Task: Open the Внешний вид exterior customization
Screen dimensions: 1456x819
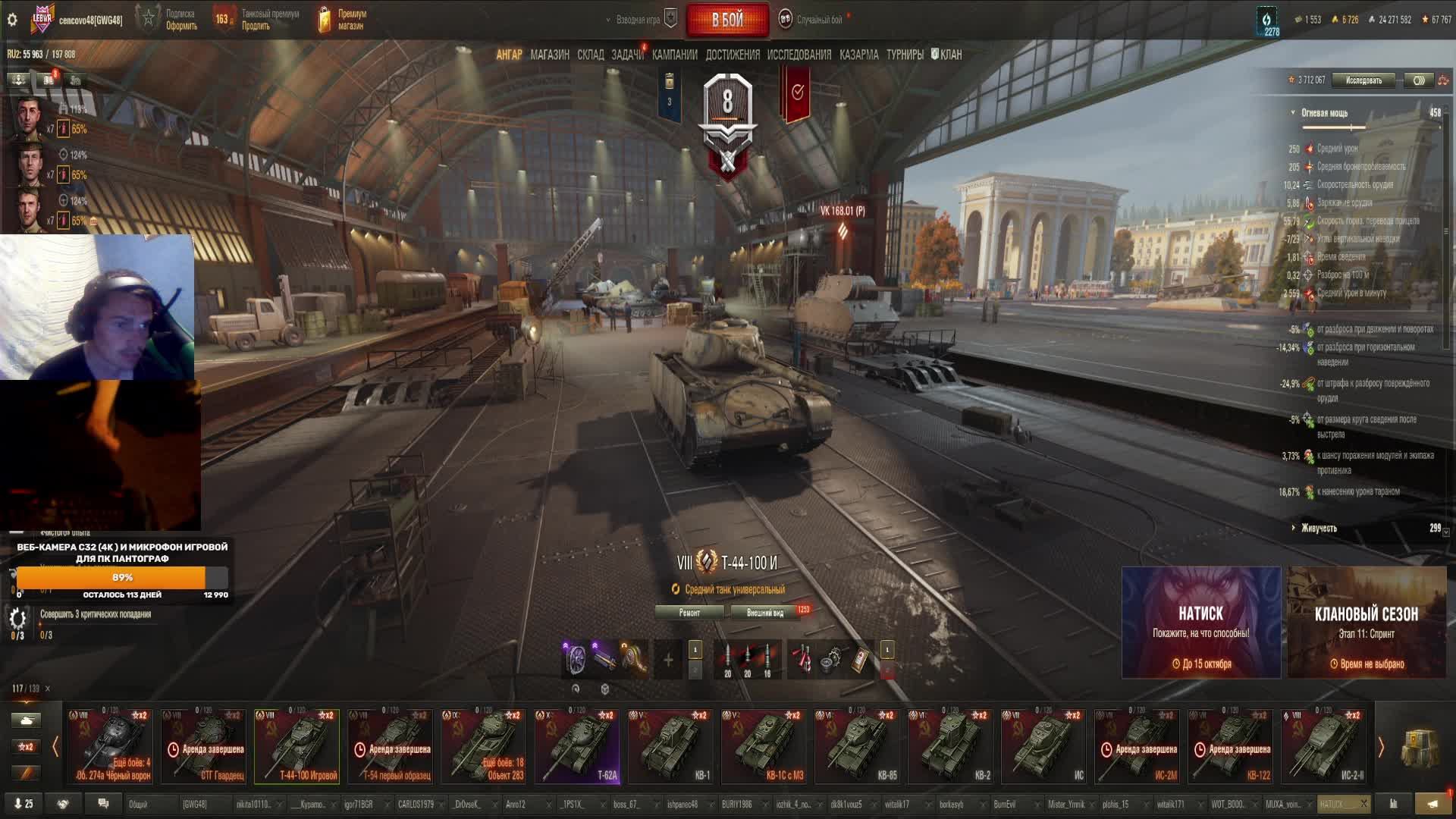Action: (765, 613)
